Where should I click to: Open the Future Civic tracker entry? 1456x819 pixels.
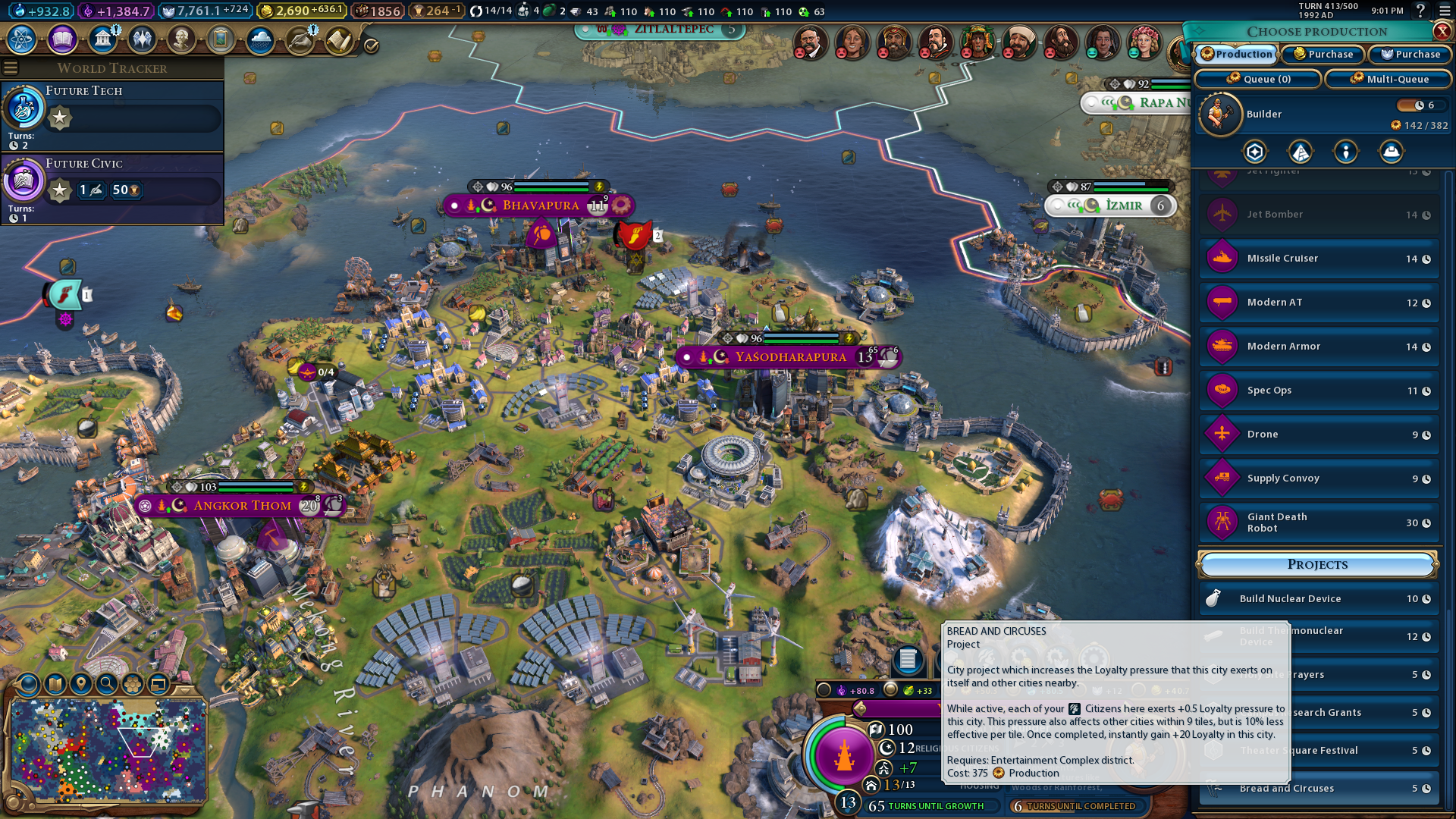click(112, 187)
